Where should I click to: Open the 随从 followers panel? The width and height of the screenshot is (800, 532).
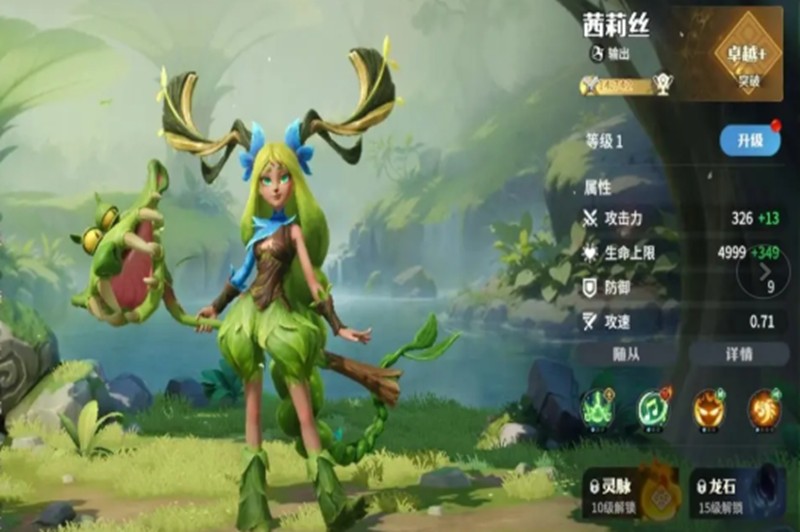click(x=628, y=353)
